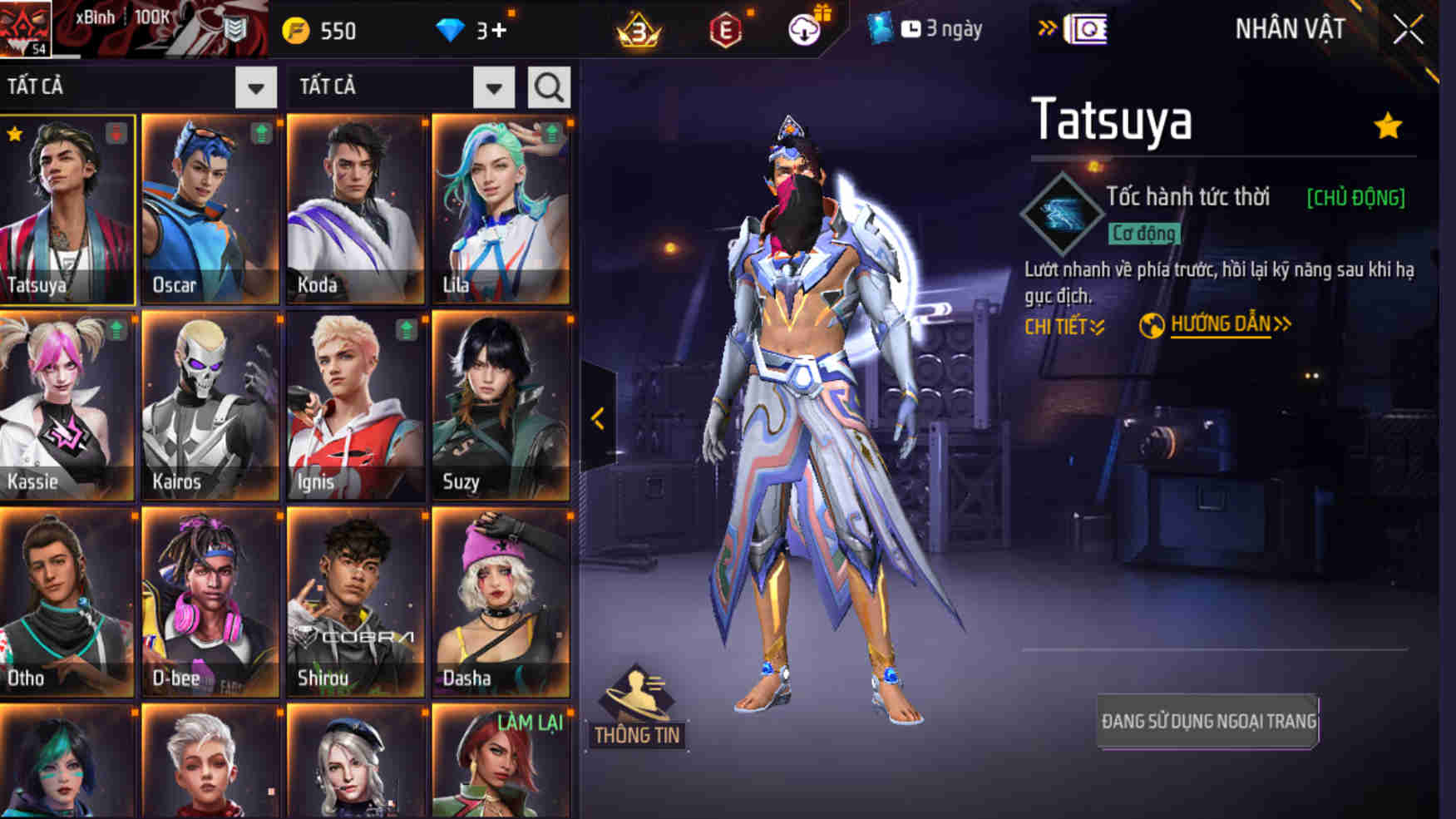Open the HƯỚNG DẪN guide link
This screenshot has height=819, width=1456.
pyautogui.click(x=1220, y=324)
